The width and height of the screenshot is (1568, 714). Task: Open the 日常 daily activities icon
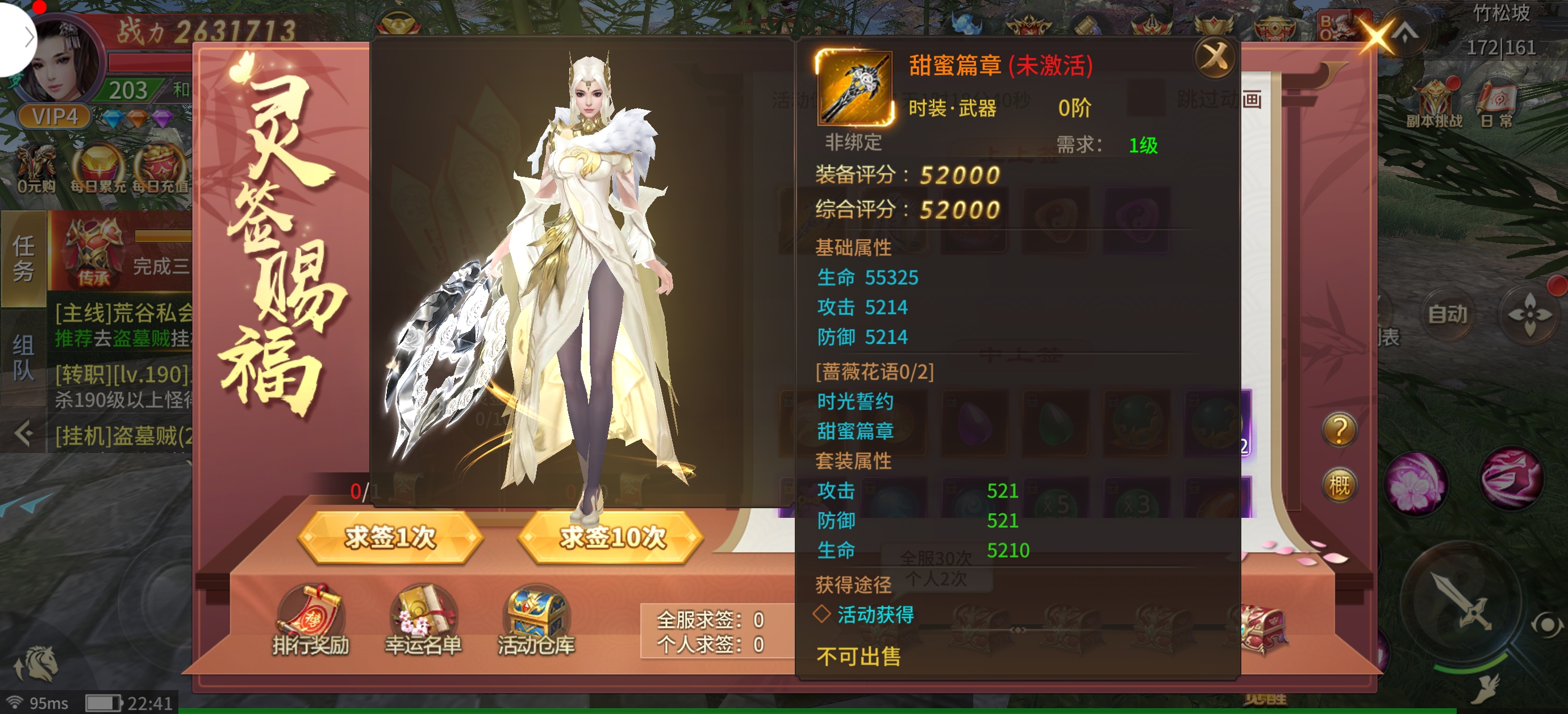pyautogui.click(x=1496, y=103)
